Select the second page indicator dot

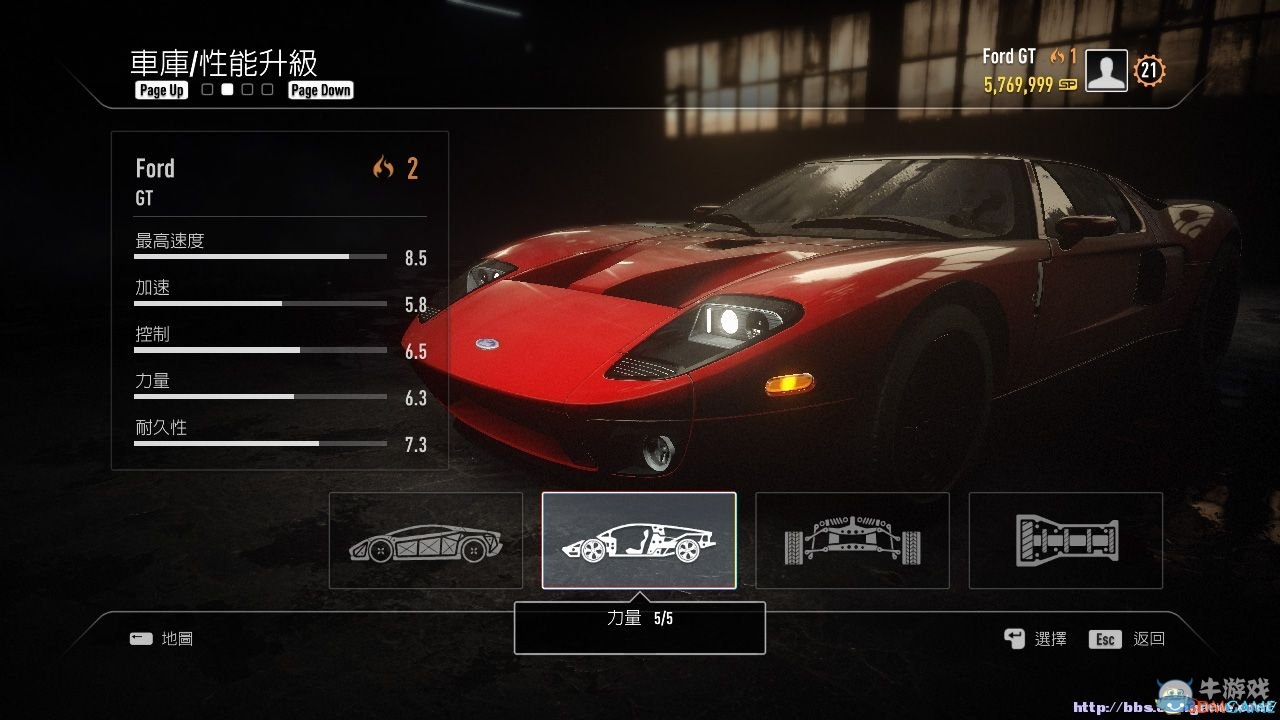coord(226,89)
